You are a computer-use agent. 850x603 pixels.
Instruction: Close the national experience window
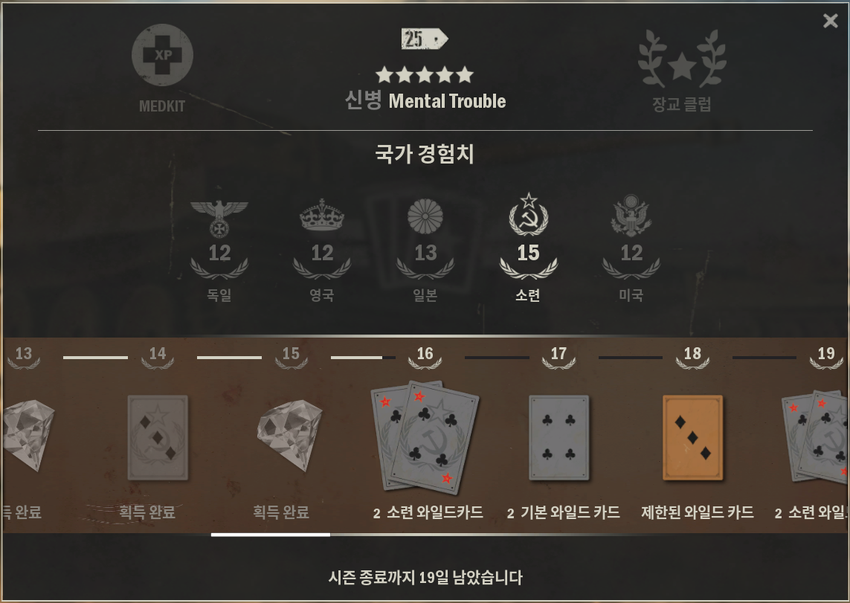830,21
